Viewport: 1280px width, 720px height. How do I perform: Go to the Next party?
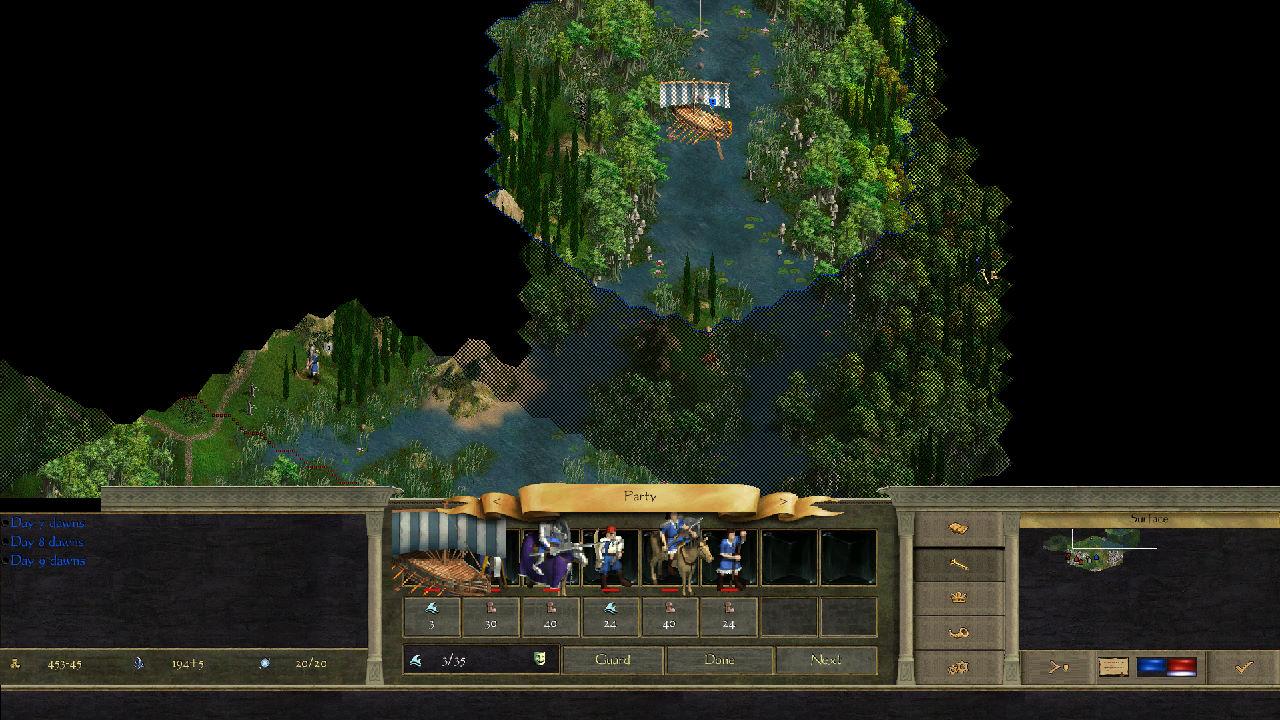click(x=826, y=660)
